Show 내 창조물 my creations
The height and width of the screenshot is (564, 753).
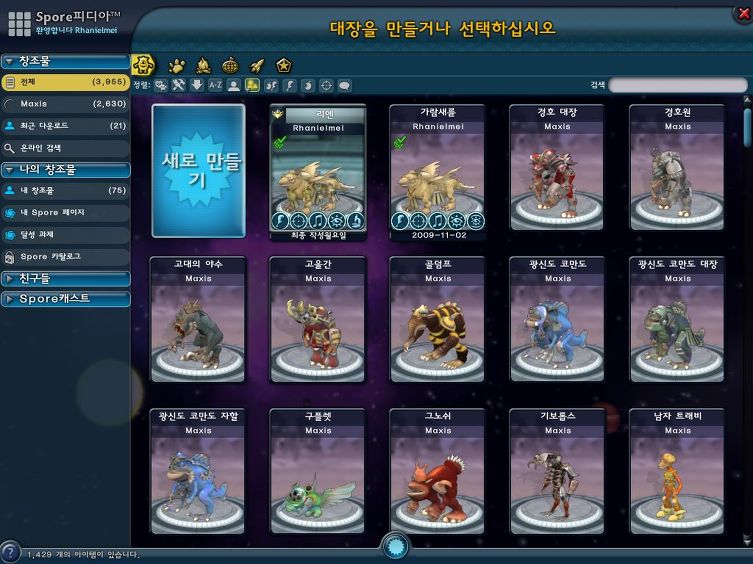(x=65, y=190)
